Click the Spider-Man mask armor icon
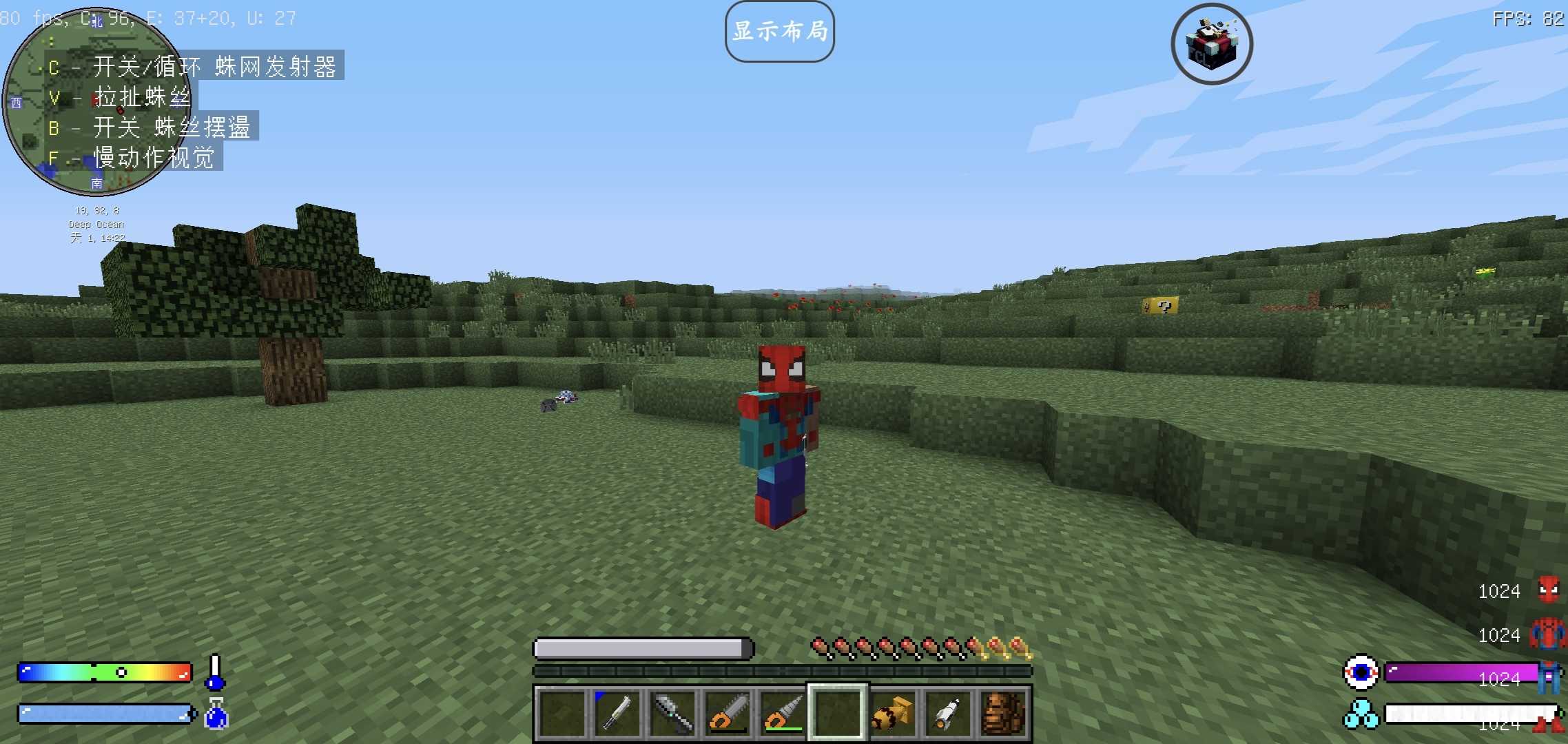Image resolution: width=1568 pixels, height=744 pixels. [x=1548, y=590]
